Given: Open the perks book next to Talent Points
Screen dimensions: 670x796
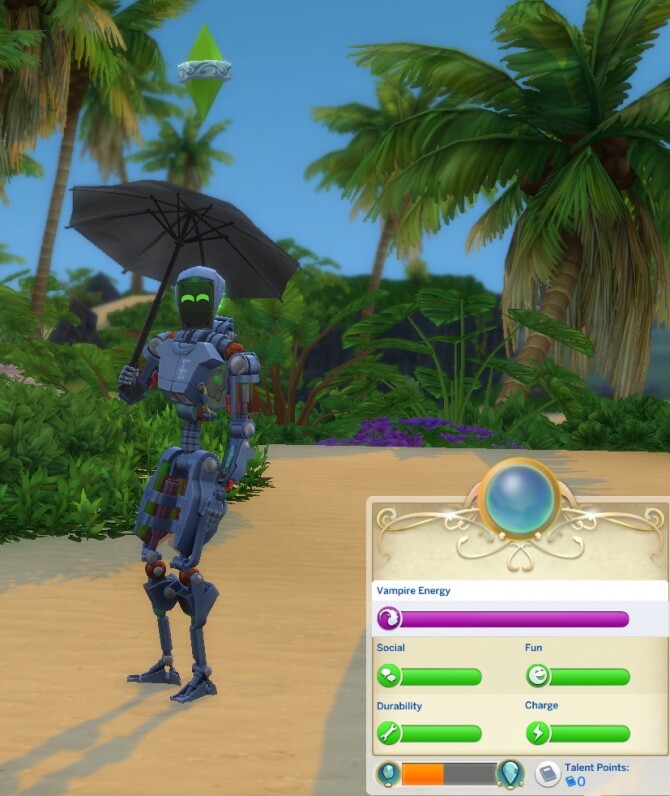Looking at the screenshot, I should (547, 774).
